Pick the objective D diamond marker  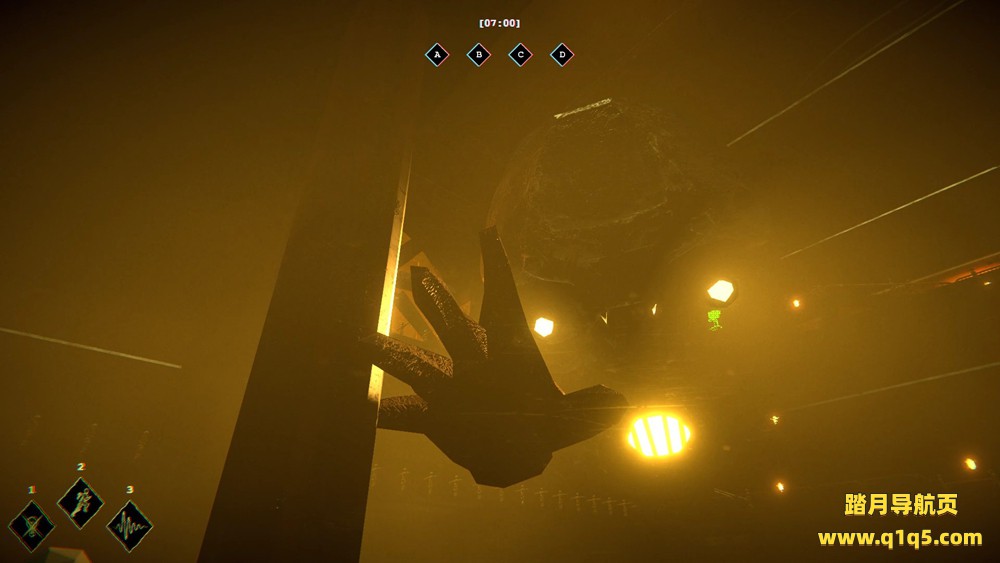click(x=562, y=55)
